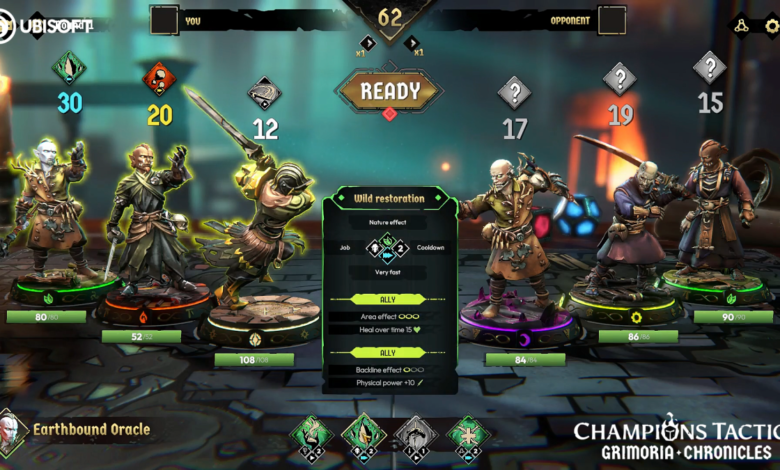Click the READY button
This screenshot has height=470, width=780.
click(x=389, y=91)
